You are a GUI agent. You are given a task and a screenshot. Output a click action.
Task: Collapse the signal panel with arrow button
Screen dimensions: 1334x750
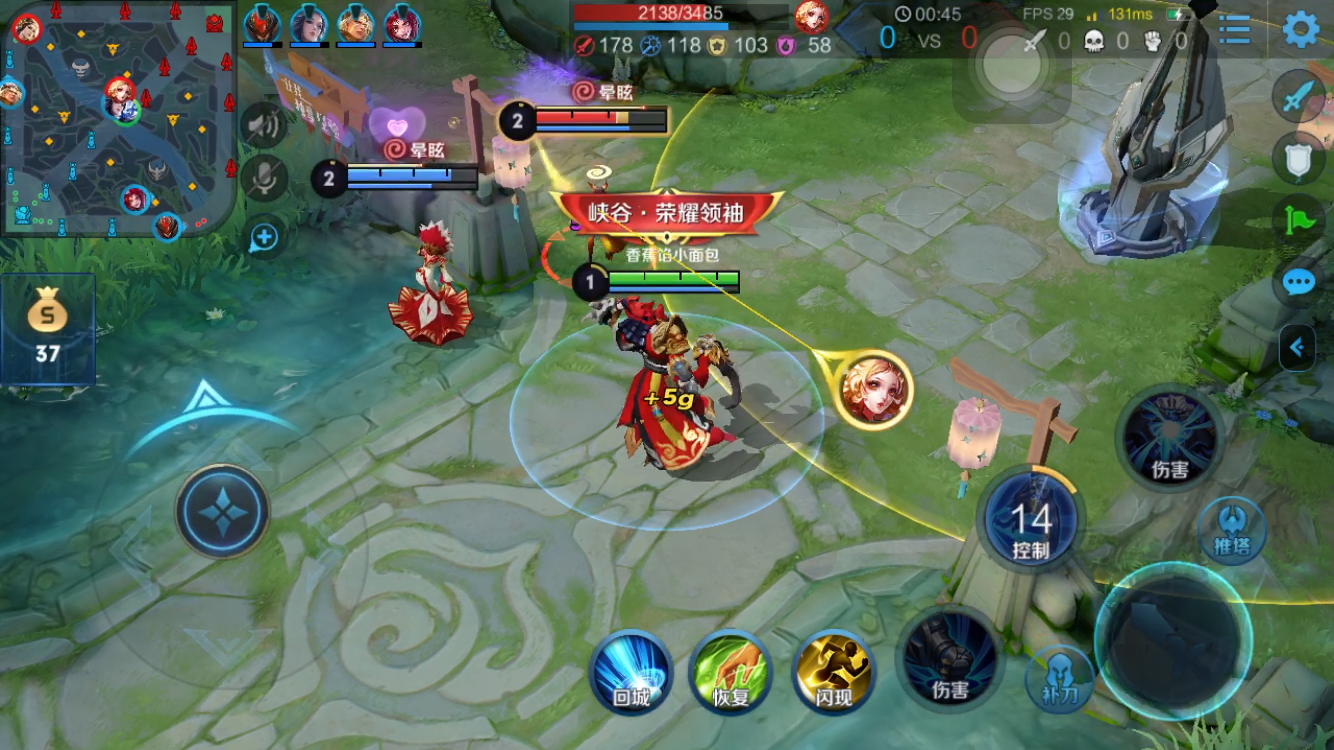pyautogui.click(x=1297, y=348)
